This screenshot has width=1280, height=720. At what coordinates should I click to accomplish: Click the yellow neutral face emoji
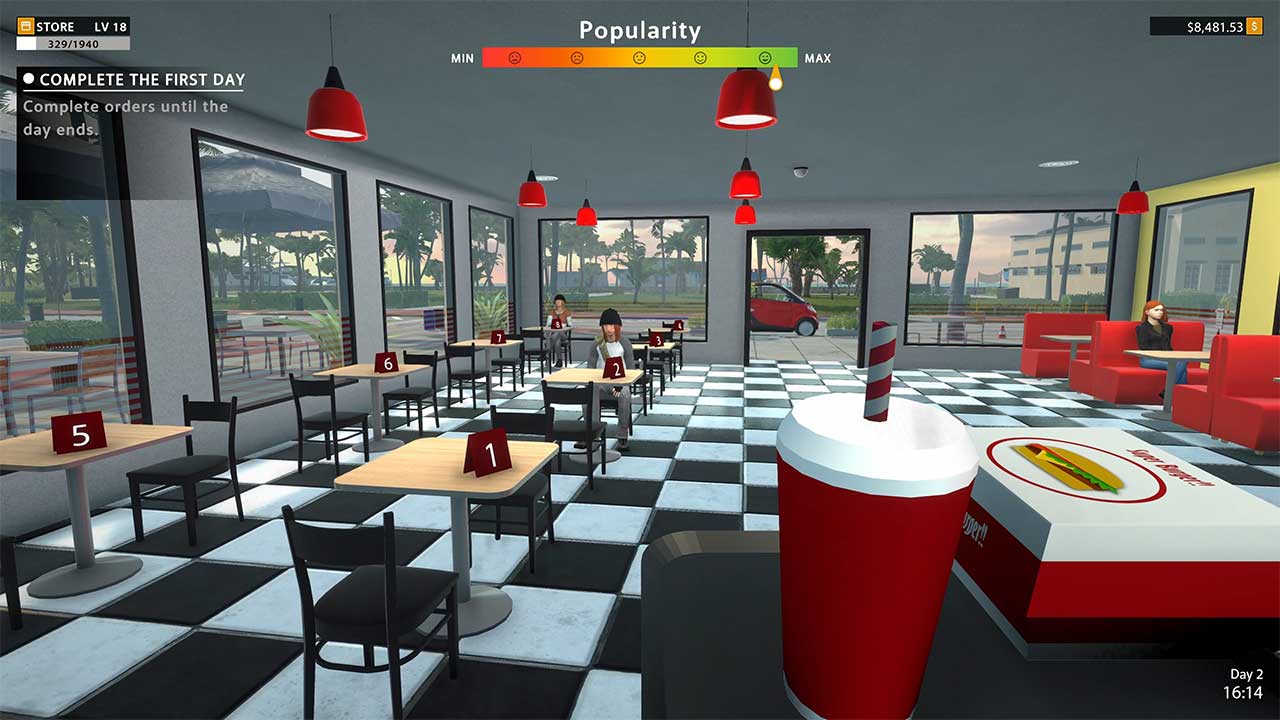coord(640,58)
